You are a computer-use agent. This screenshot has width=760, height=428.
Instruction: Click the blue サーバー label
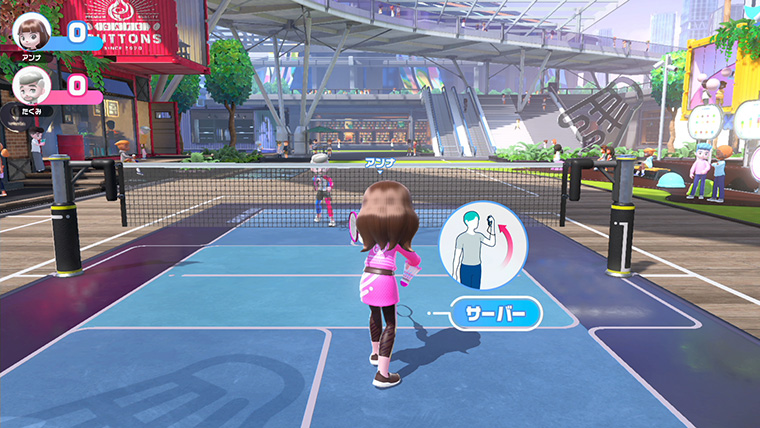495,314
